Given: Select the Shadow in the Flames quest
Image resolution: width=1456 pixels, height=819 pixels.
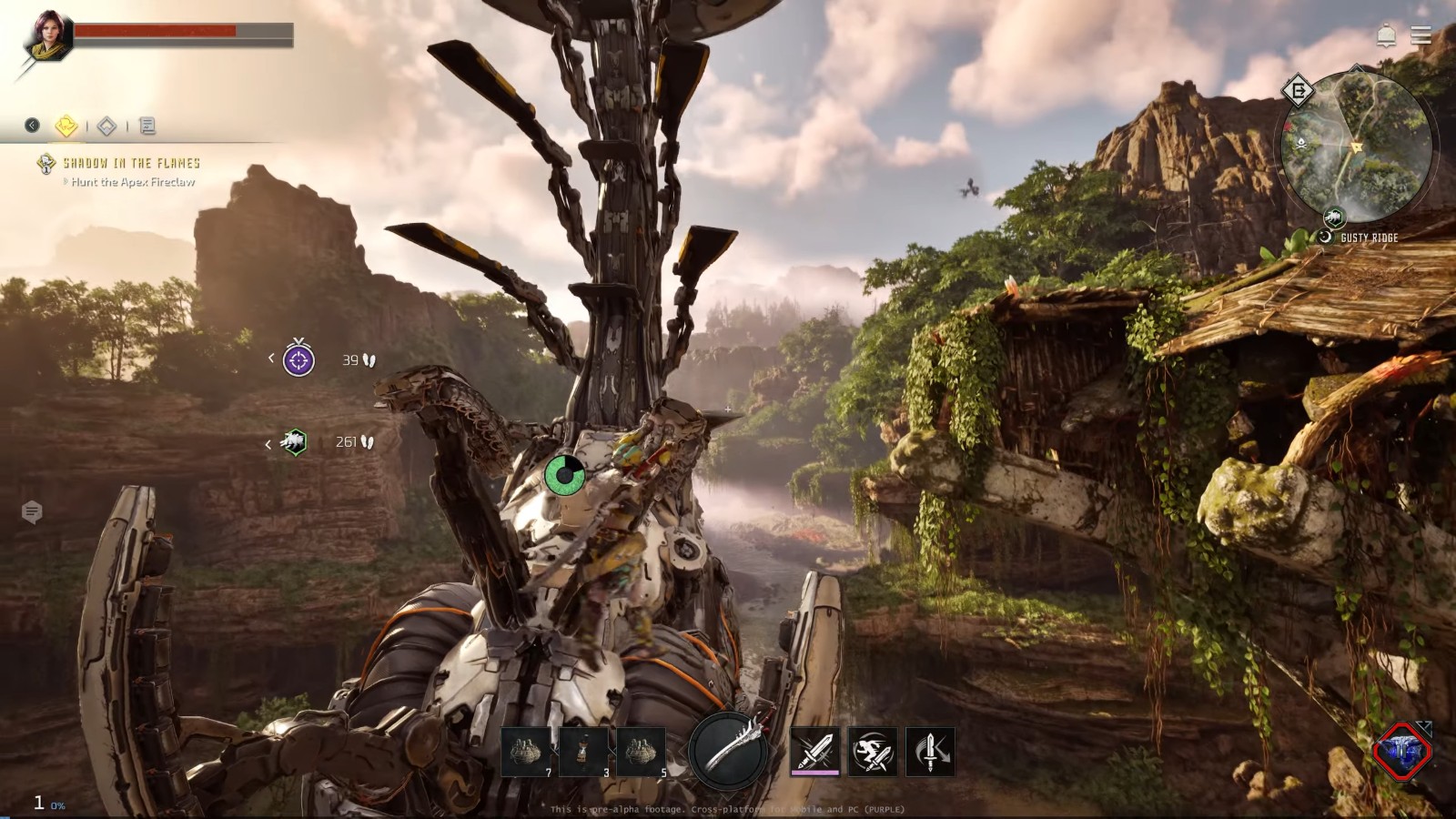Looking at the screenshot, I should pos(131,163).
